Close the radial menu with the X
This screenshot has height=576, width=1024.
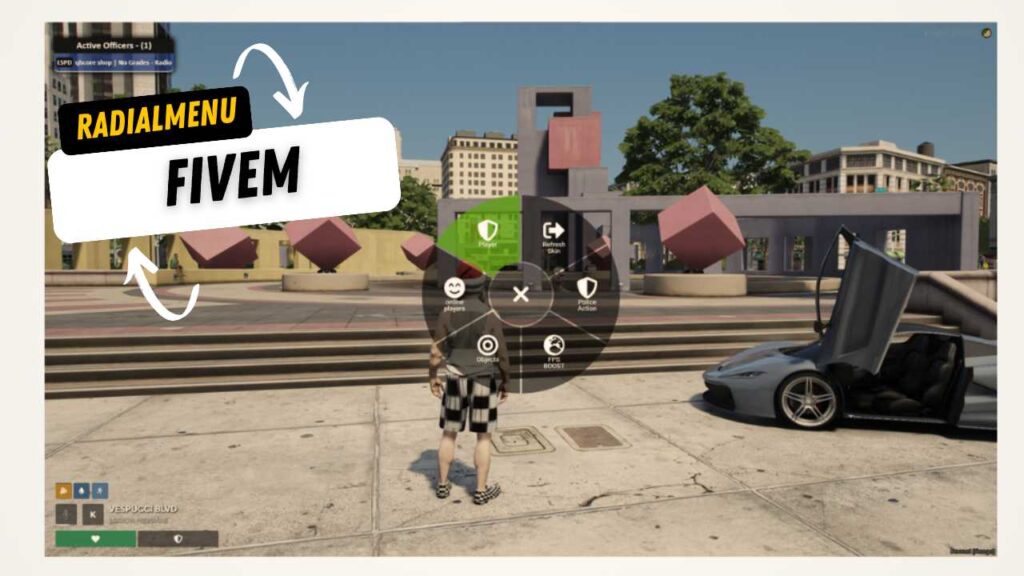pos(520,294)
